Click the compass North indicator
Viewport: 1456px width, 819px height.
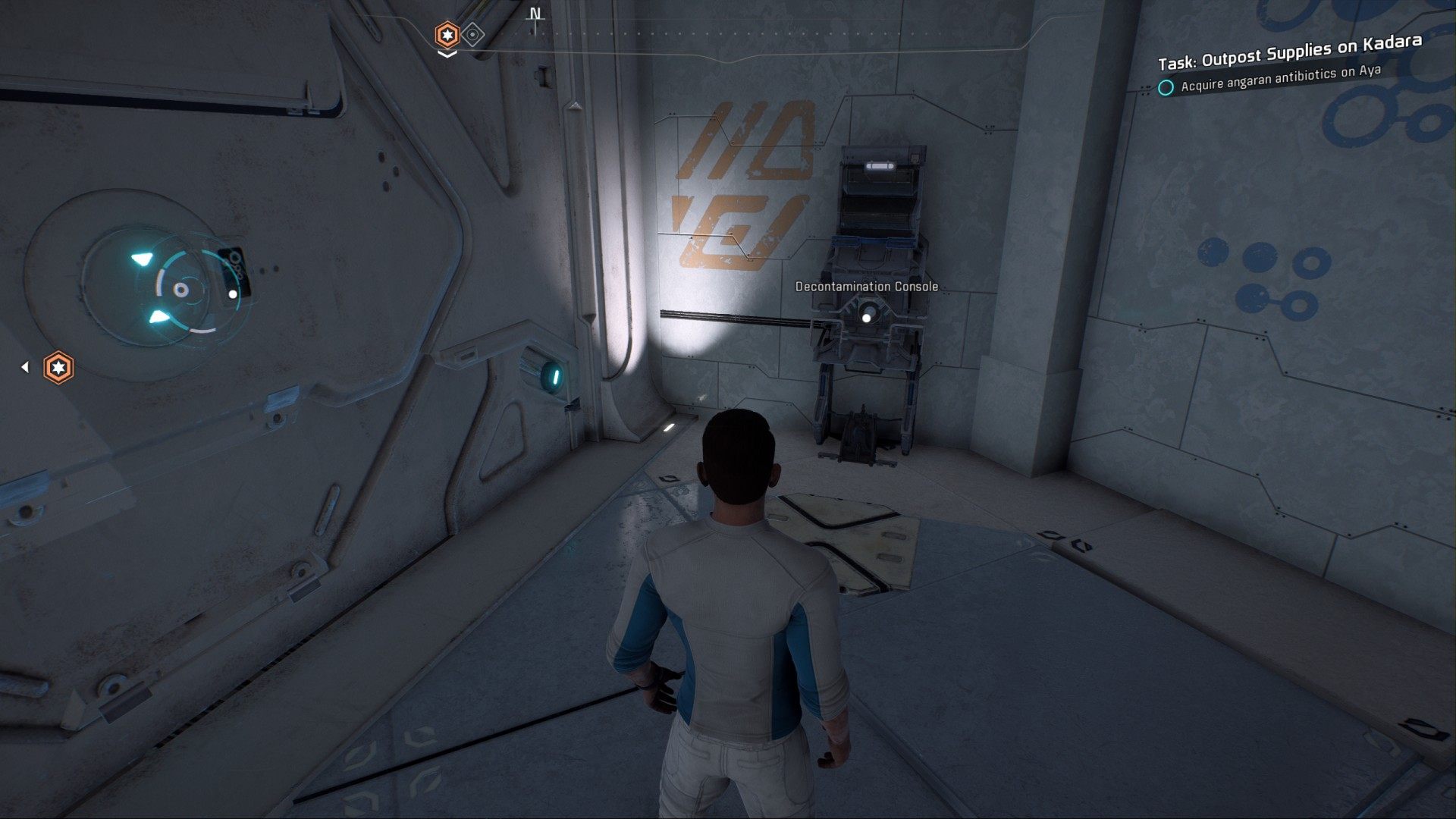pyautogui.click(x=535, y=15)
